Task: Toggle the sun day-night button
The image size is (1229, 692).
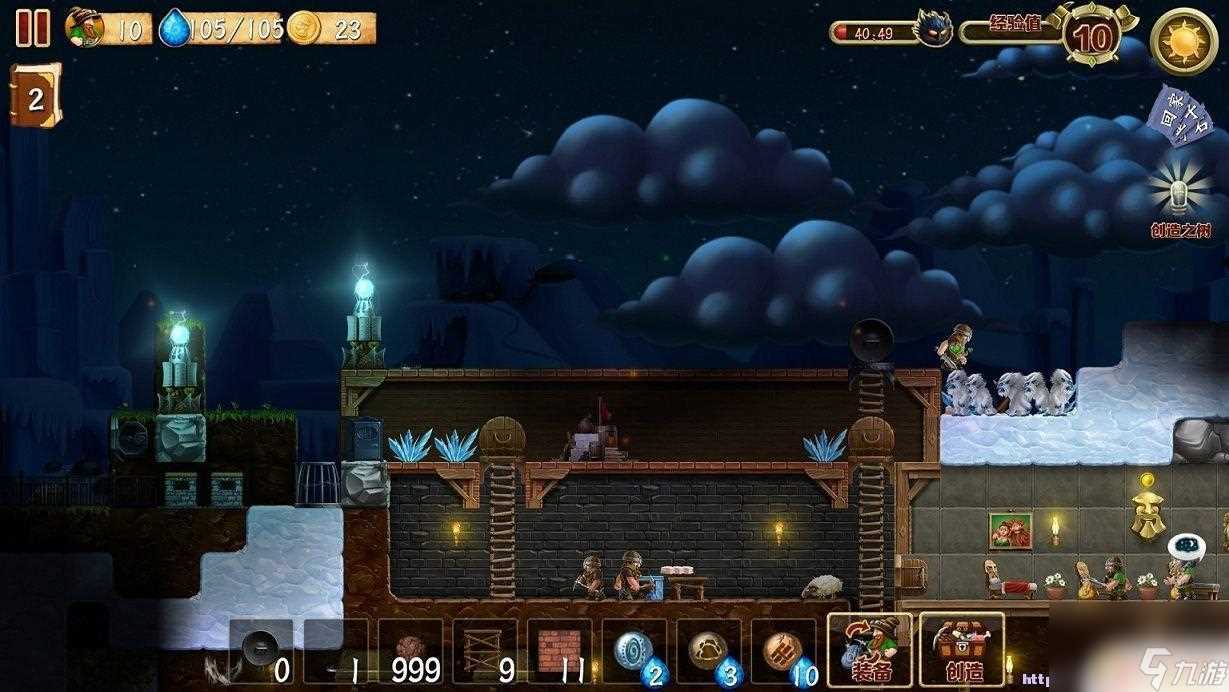Action: [1183, 40]
